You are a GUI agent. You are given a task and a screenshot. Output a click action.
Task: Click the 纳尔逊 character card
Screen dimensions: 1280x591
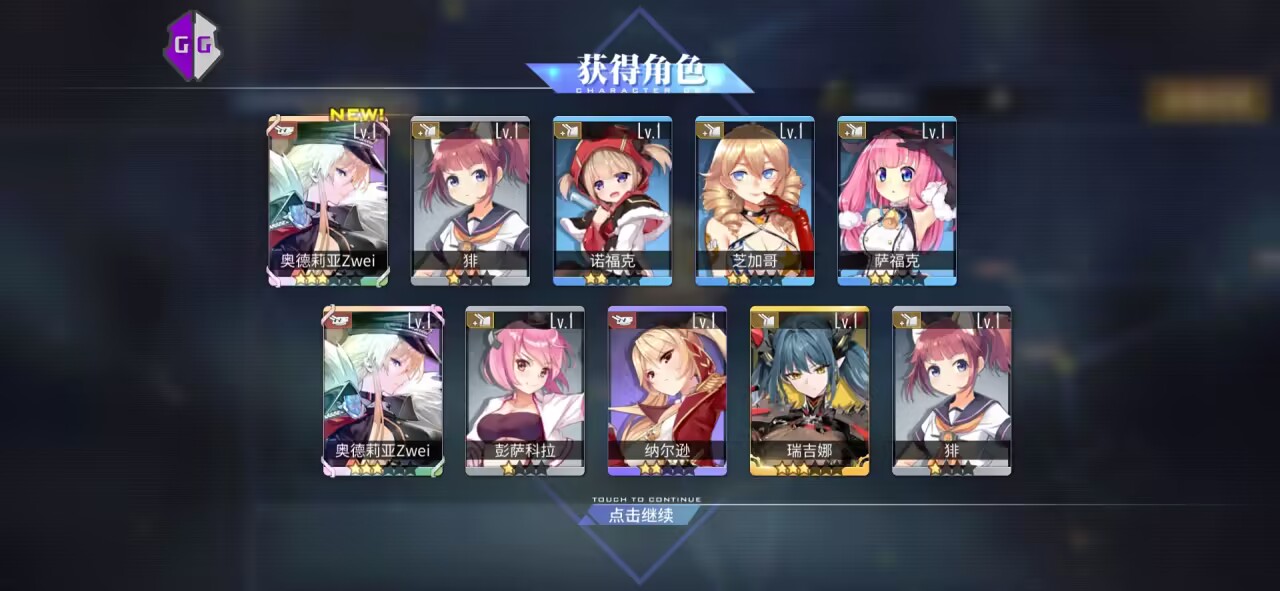[667, 390]
